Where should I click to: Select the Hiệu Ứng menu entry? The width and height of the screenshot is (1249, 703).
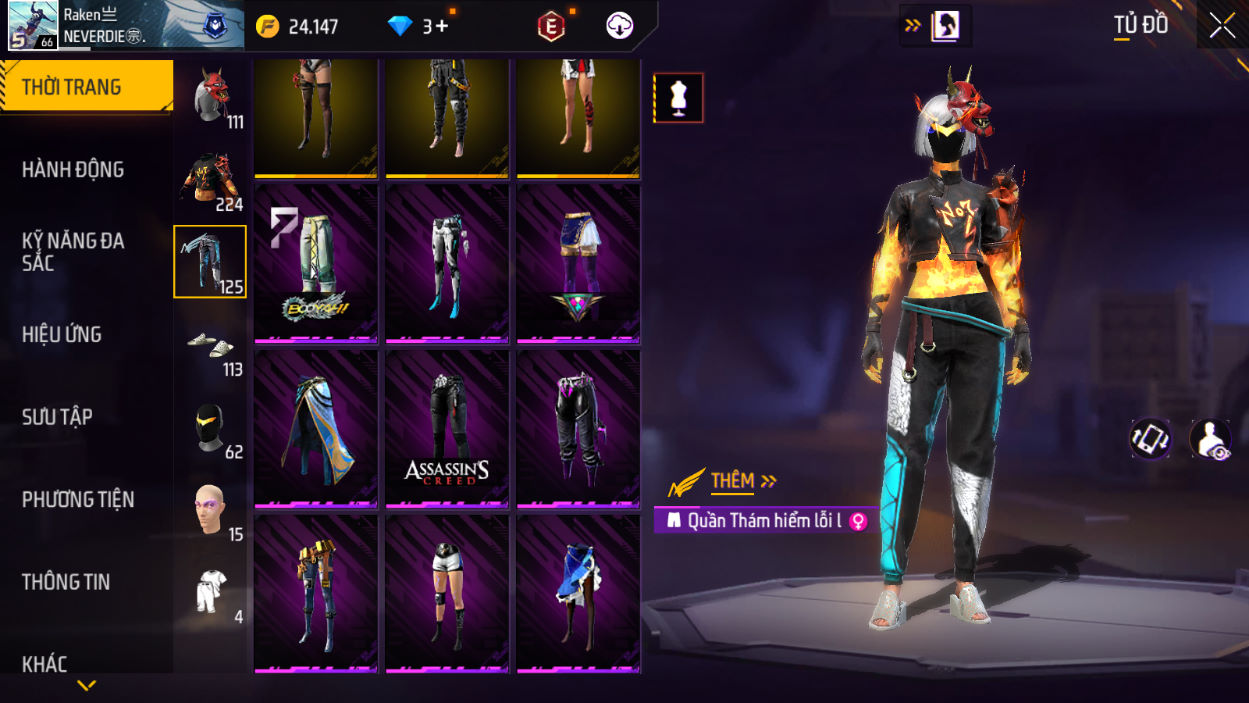(62, 335)
